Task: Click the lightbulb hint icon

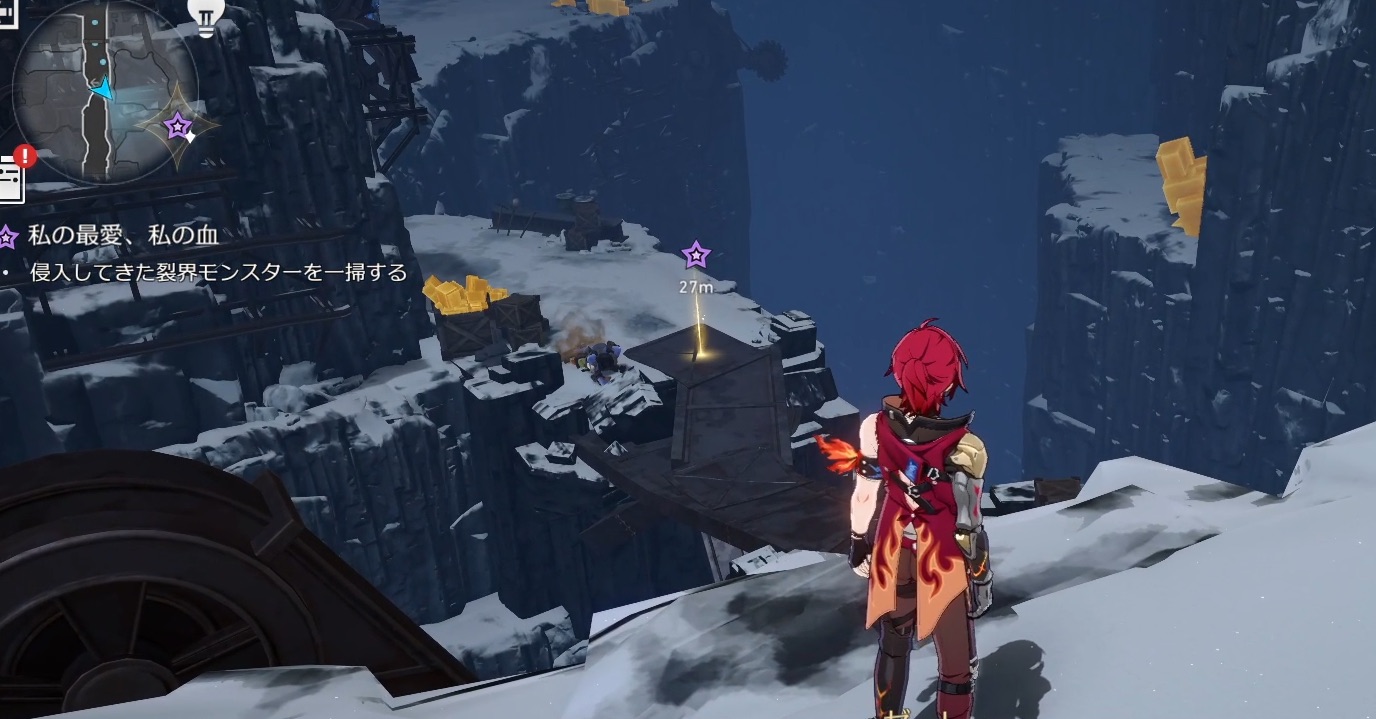Action: [206, 17]
